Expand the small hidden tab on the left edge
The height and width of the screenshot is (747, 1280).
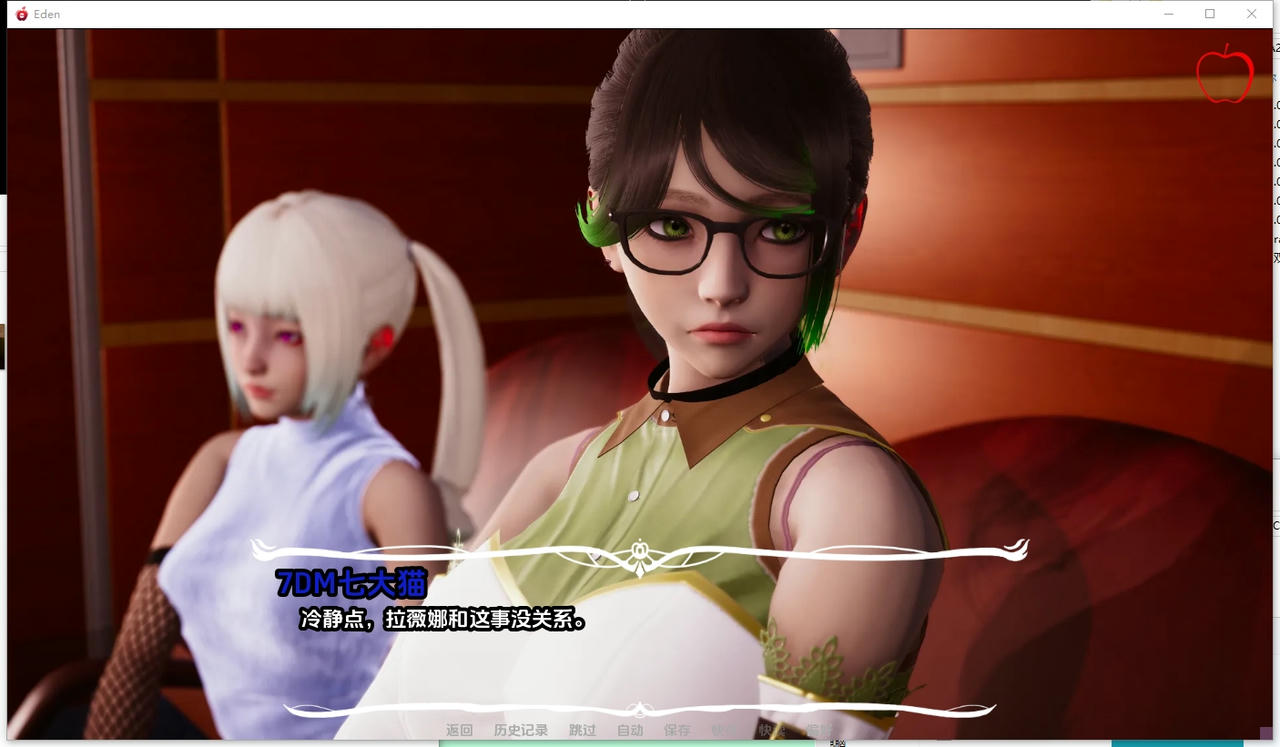[3, 346]
